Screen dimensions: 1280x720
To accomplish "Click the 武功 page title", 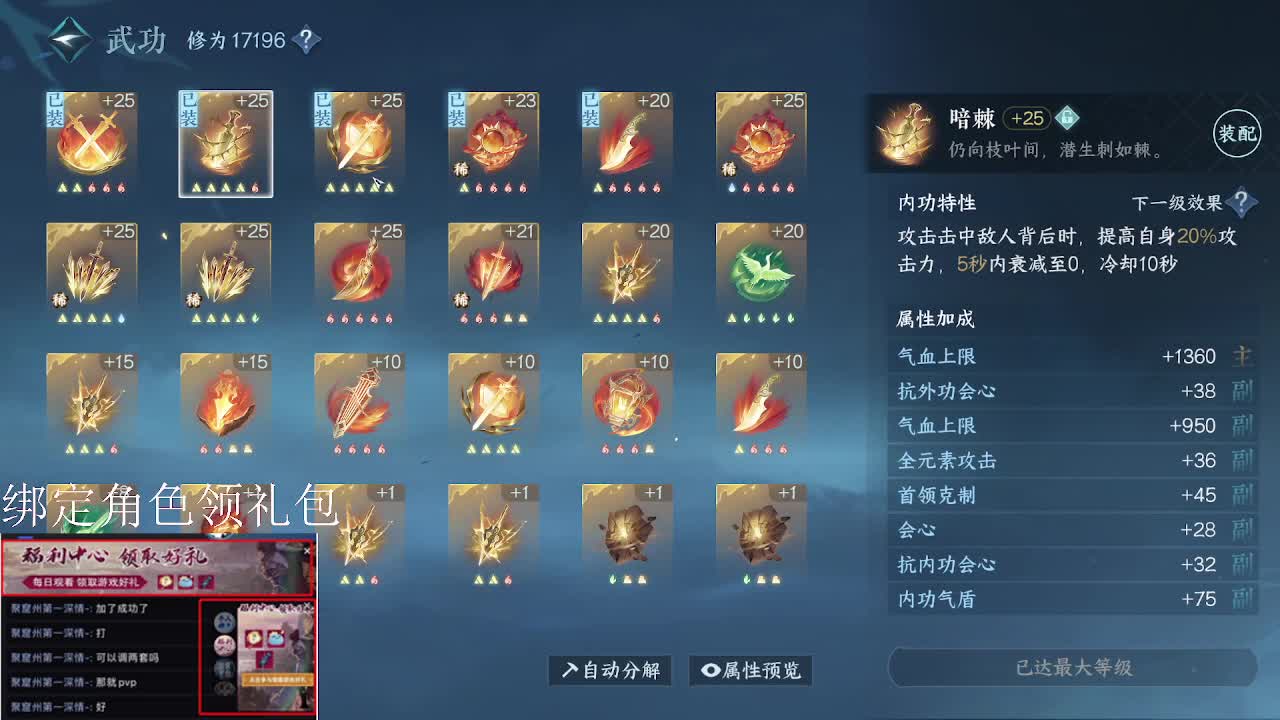I will click(x=134, y=40).
